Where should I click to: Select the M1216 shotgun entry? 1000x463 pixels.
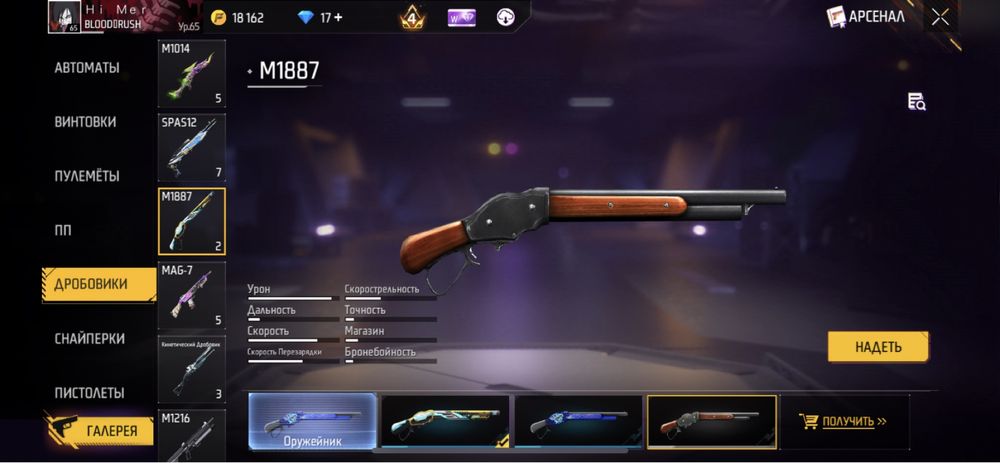point(192,435)
